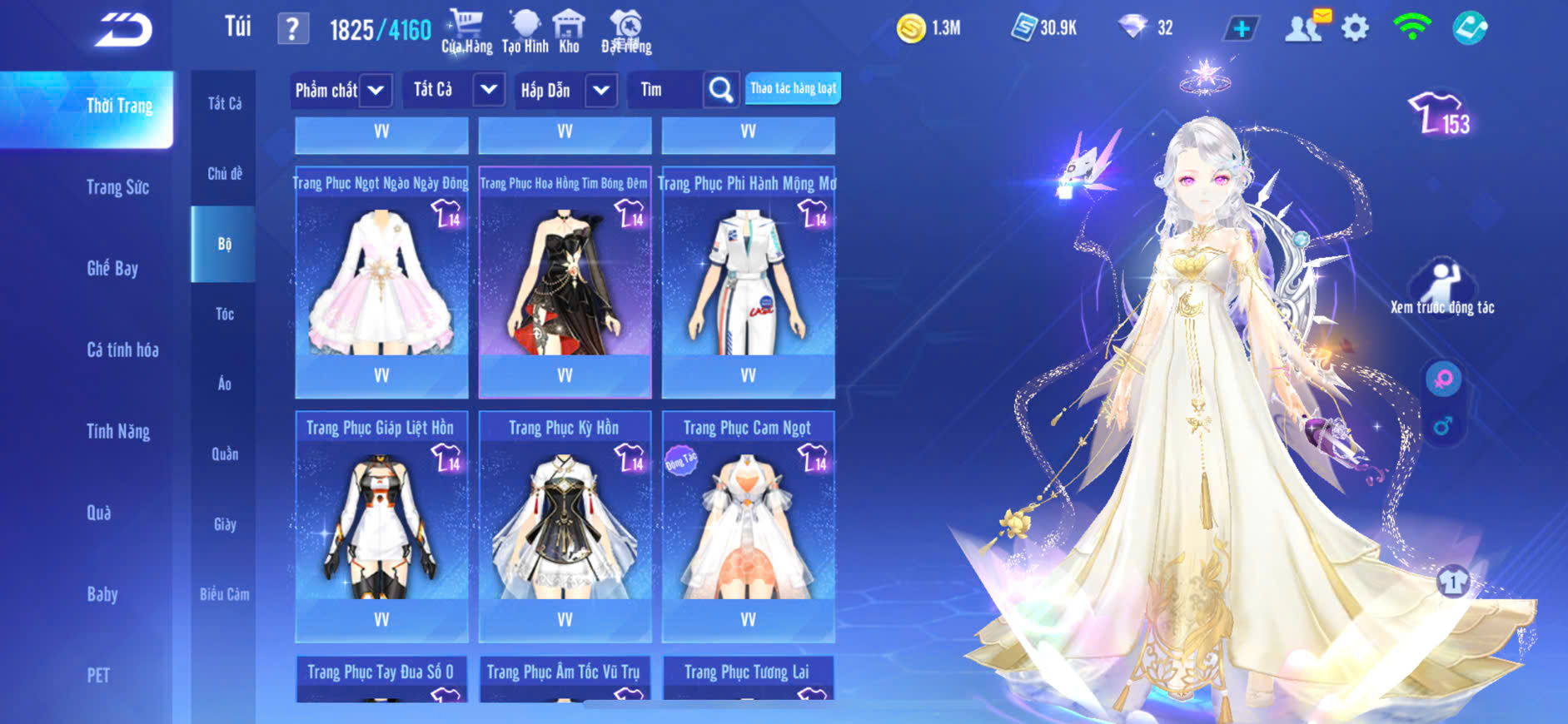Go back using the top-left arrow
Viewport: 1568px width, 724px height.
click(x=123, y=30)
